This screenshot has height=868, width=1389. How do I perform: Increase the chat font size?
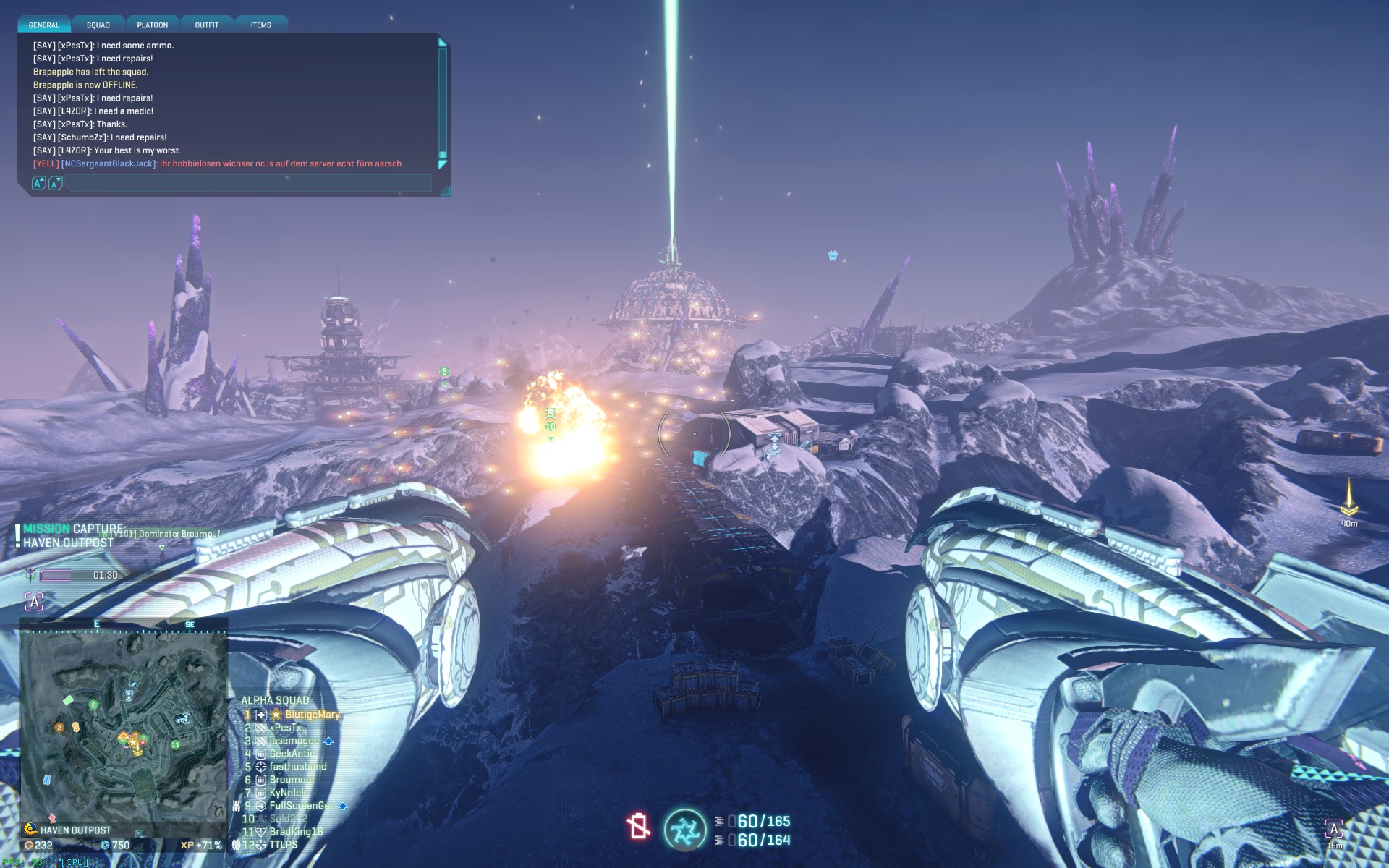click(39, 184)
